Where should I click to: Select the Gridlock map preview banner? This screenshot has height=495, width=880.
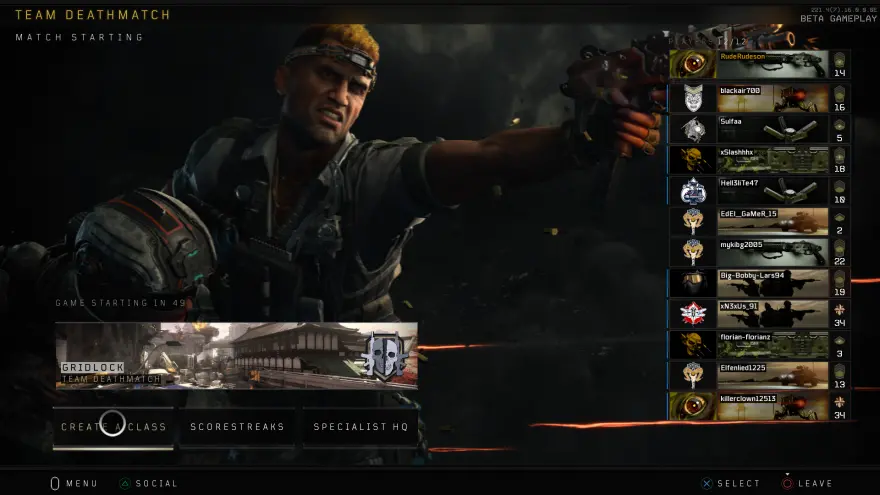(x=236, y=355)
